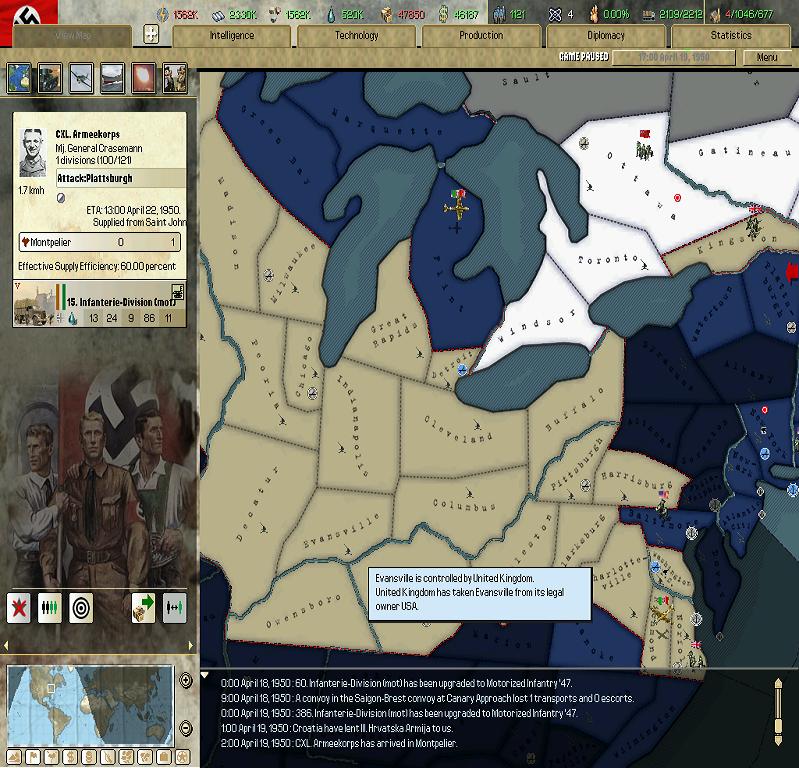
Task: Disband unit with the red X button
Action: point(19,607)
